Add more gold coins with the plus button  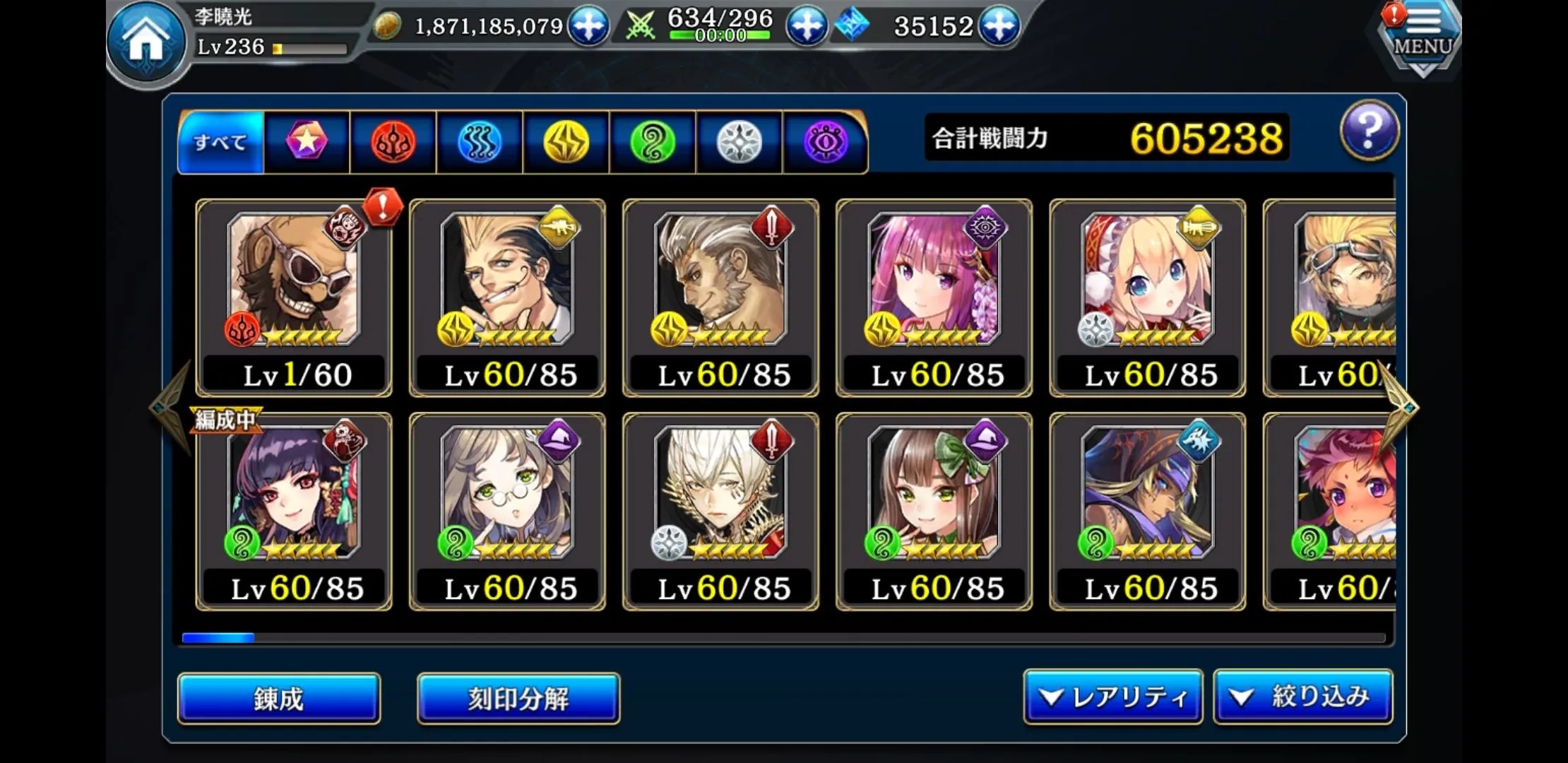click(x=588, y=26)
